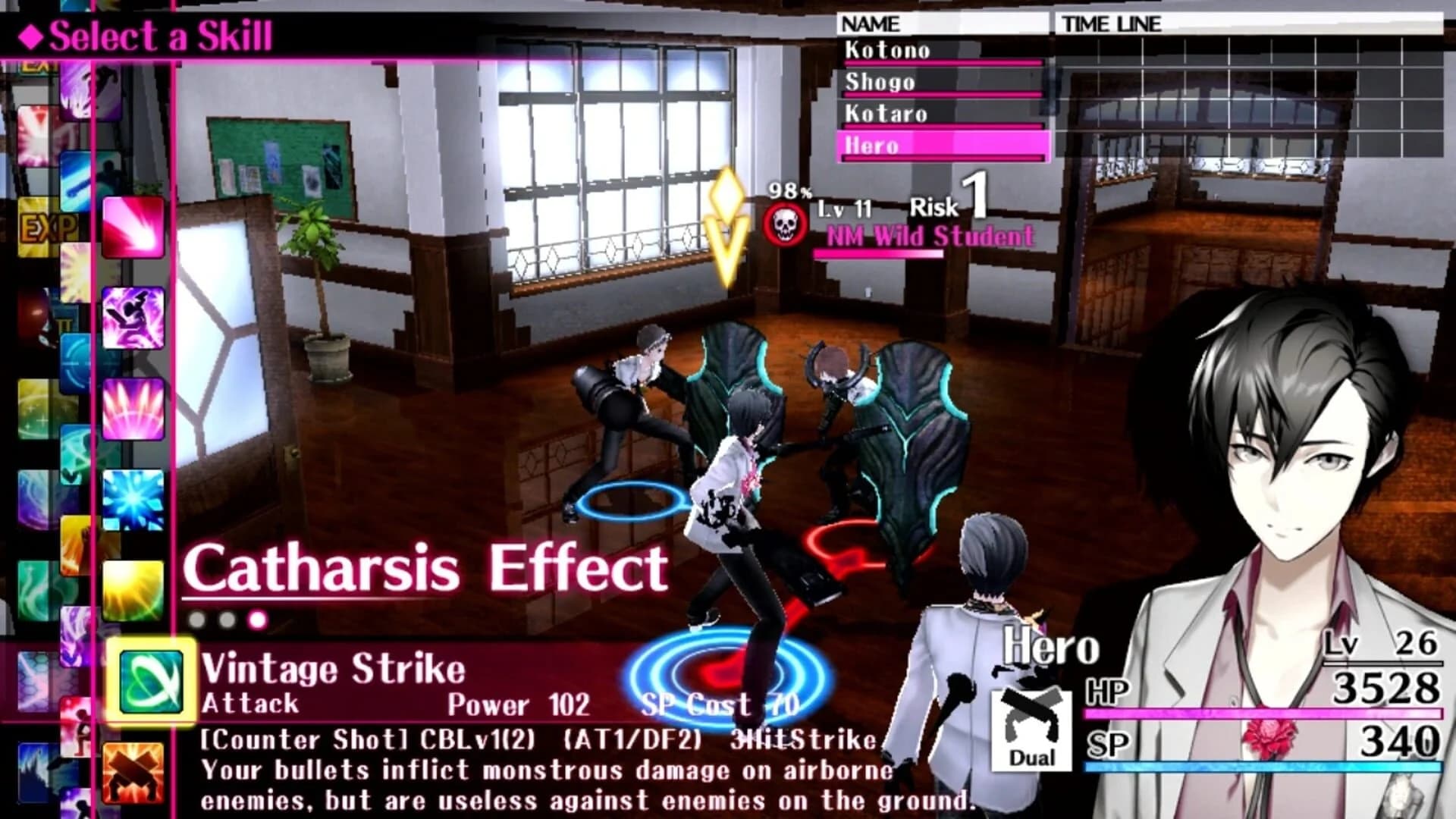The image size is (1456, 819).
Task: Click the red skull Risk icon above the enemy
Action: click(786, 224)
